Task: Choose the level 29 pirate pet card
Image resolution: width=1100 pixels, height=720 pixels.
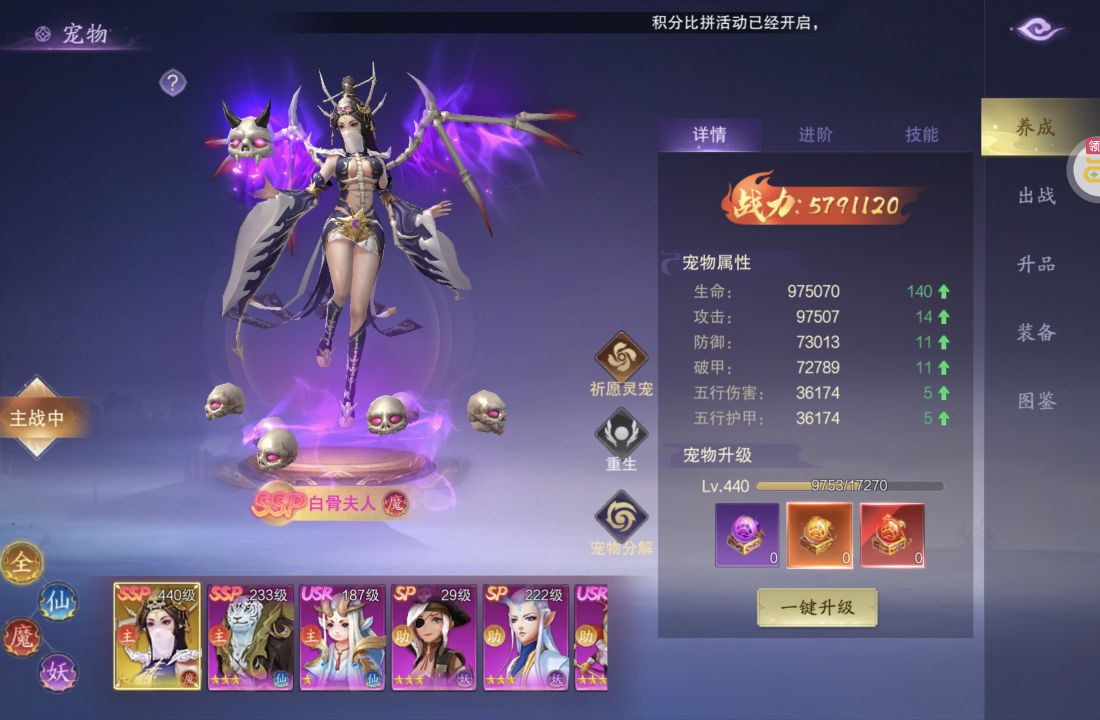Action: point(432,637)
